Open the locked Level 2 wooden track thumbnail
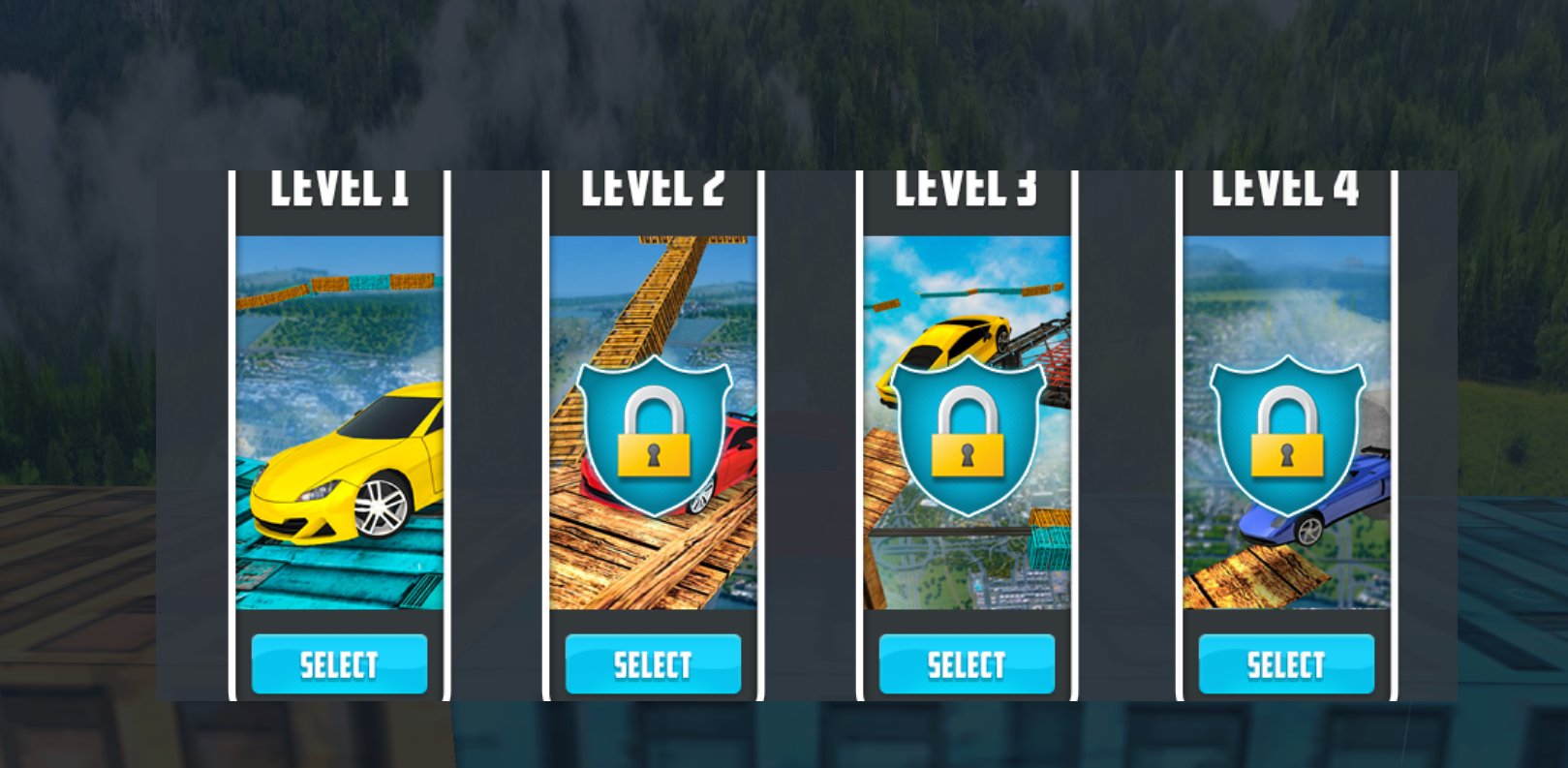Screen dimensions: 1568x768 tap(653, 422)
